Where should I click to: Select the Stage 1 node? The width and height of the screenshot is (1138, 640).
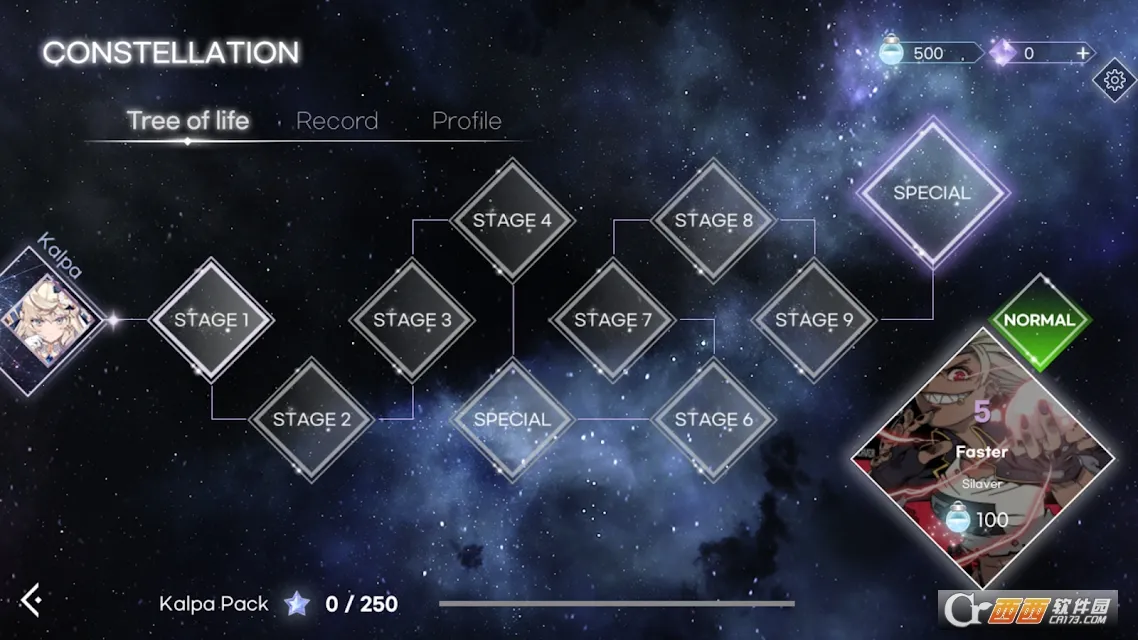[211, 320]
